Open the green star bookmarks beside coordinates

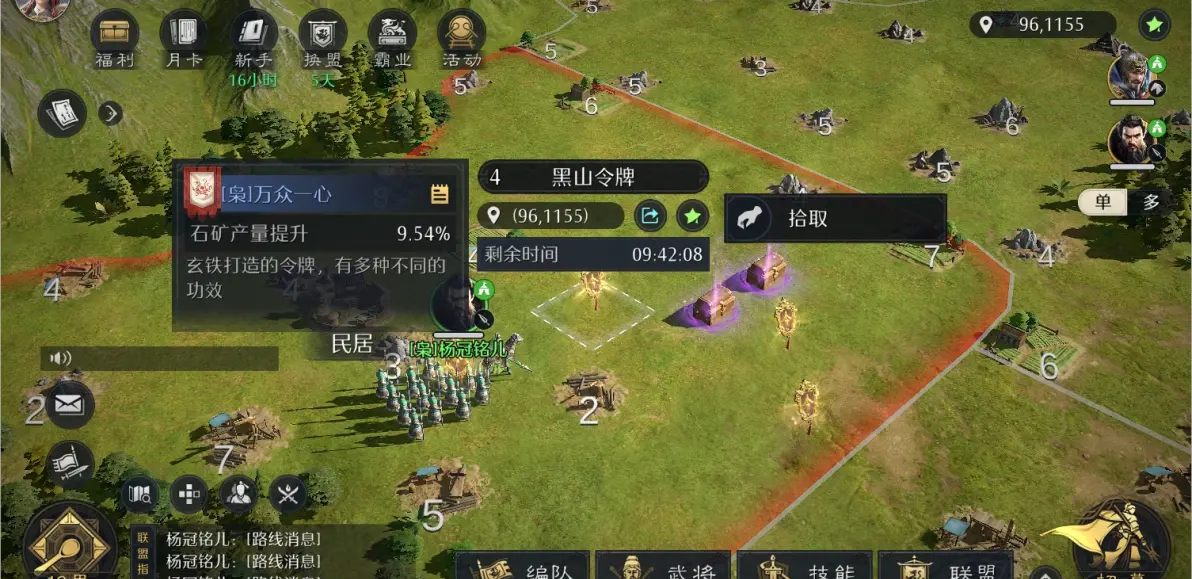(1155, 24)
